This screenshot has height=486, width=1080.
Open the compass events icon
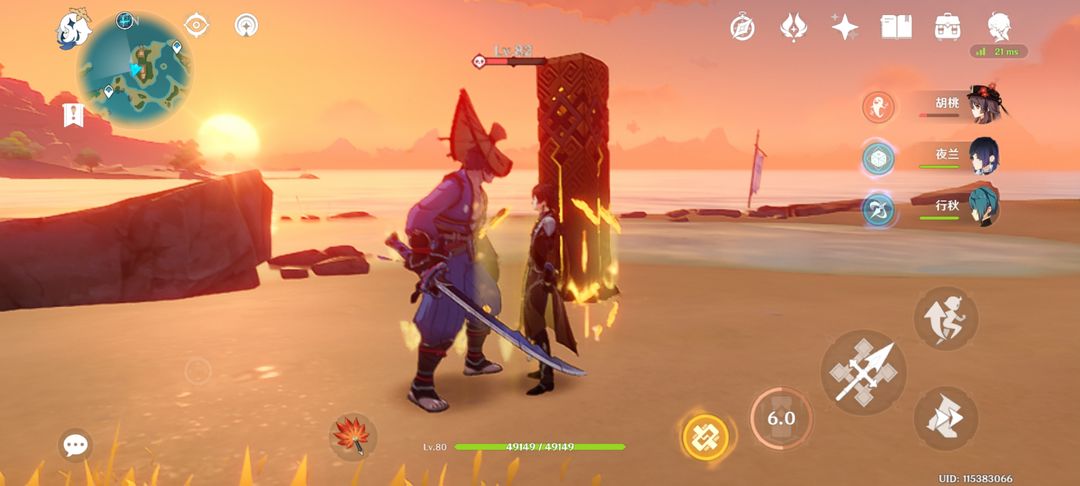(x=742, y=27)
